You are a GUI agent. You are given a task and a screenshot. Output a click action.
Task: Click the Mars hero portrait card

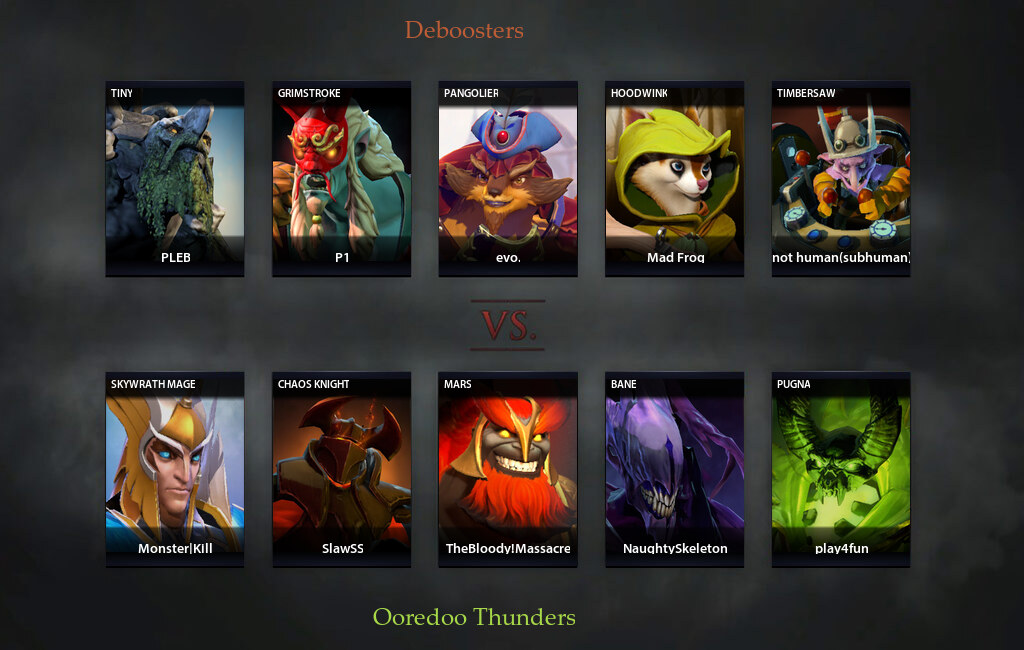tap(508, 469)
